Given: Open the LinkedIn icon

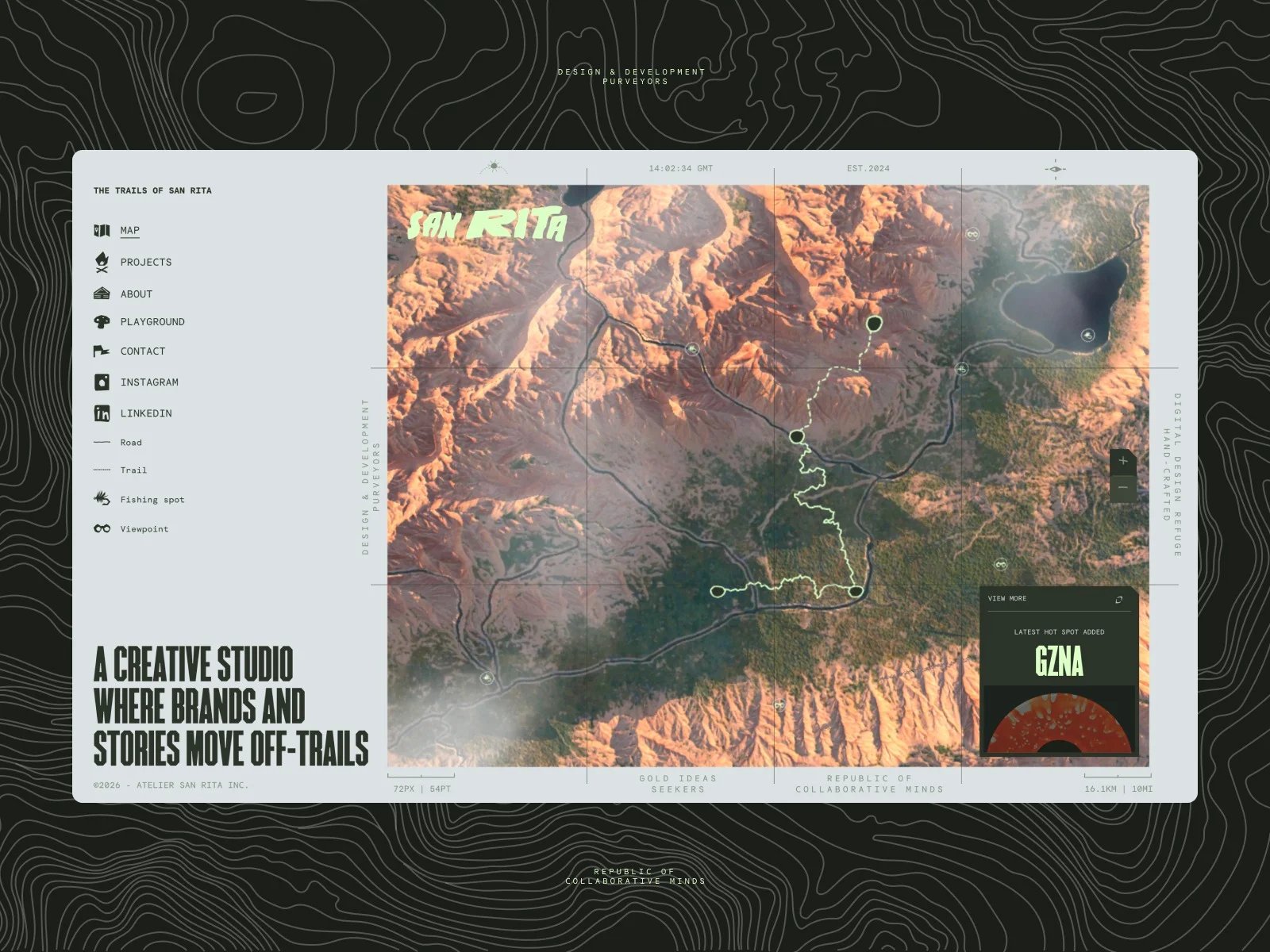Looking at the screenshot, I should 102,413.
